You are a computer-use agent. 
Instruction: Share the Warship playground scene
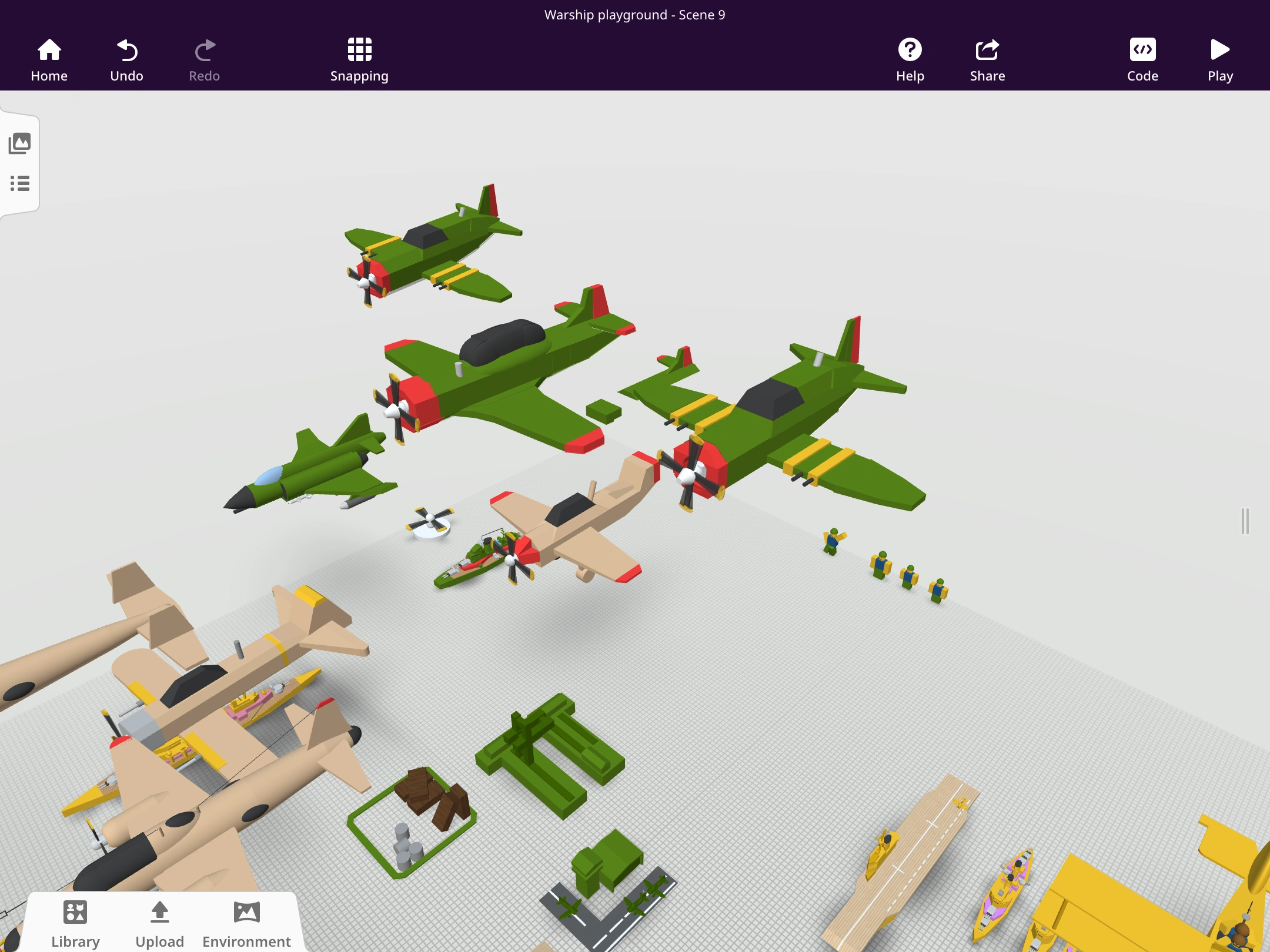click(x=987, y=59)
